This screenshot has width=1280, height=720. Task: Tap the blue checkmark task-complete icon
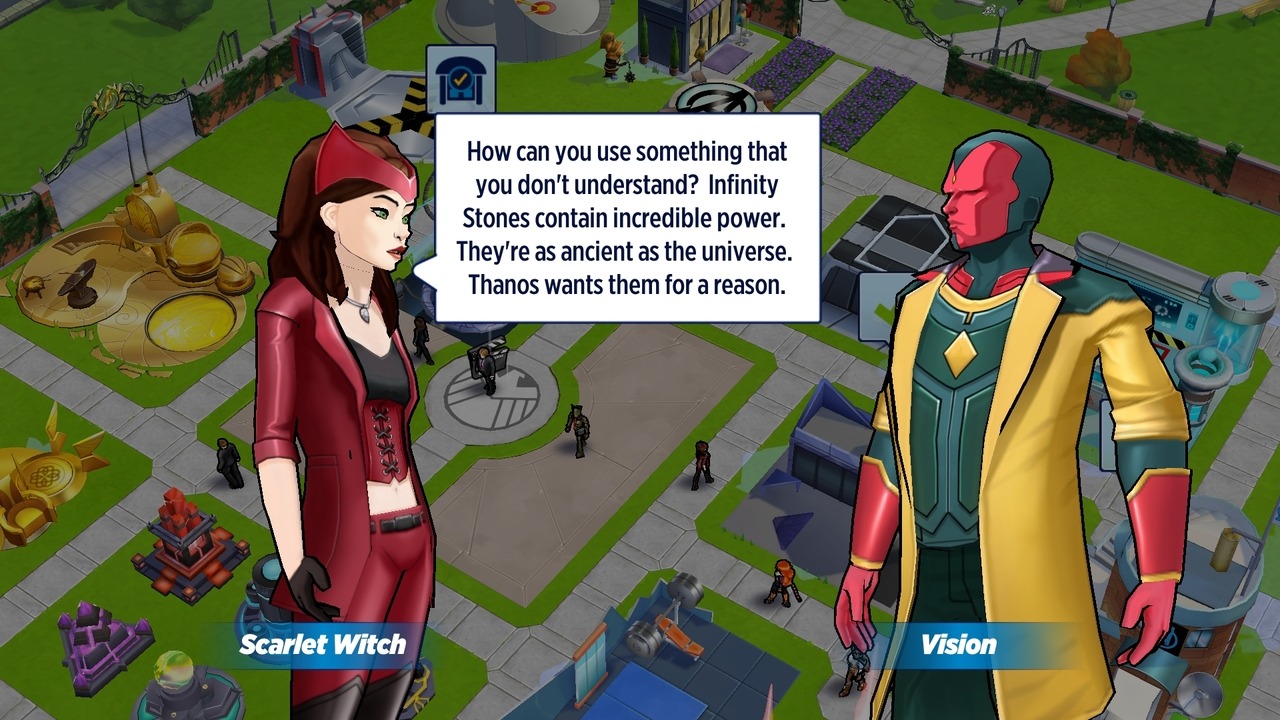(x=461, y=80)
